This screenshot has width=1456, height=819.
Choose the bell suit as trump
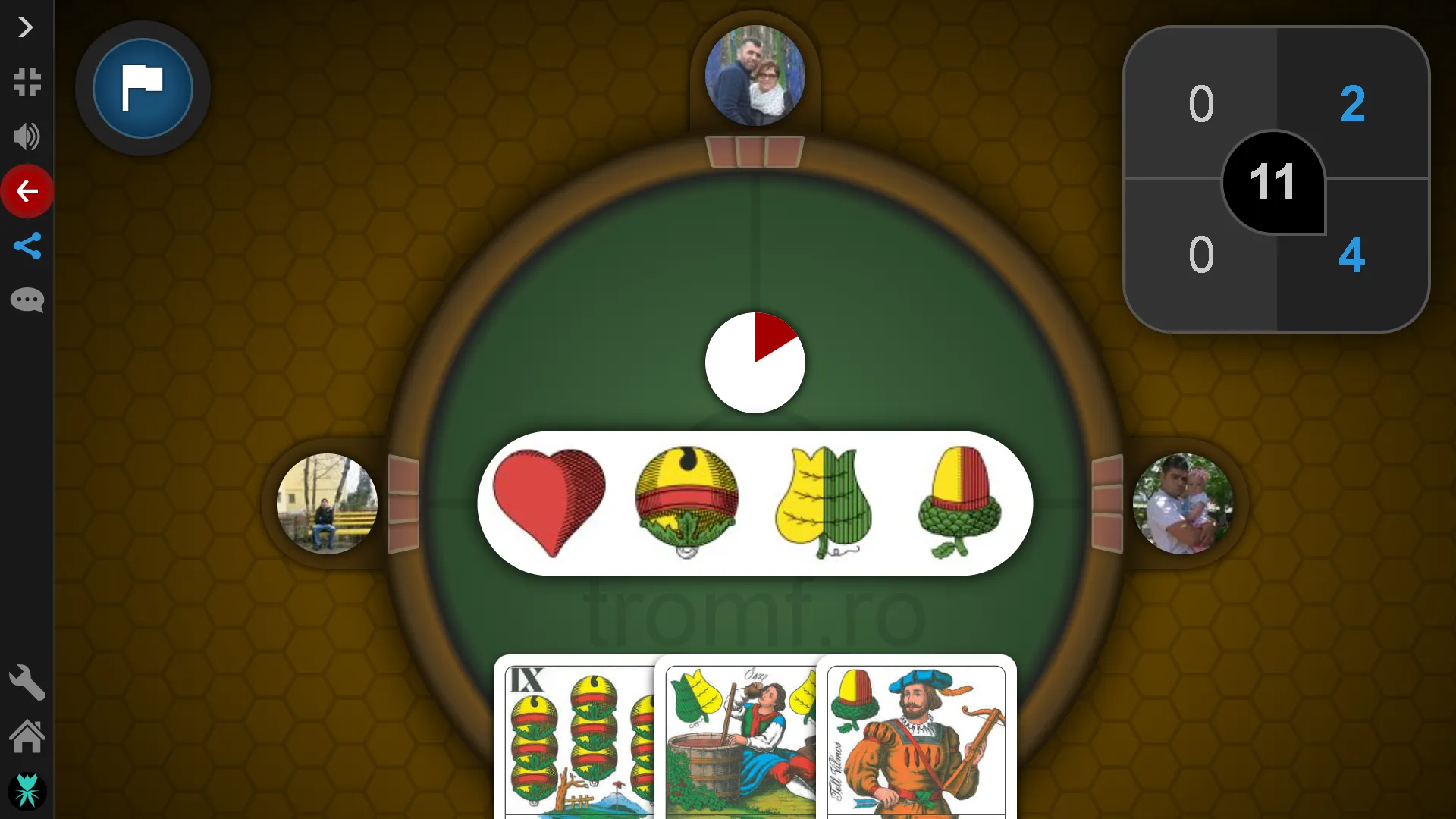pyautogui.click(x=686, y=502)
